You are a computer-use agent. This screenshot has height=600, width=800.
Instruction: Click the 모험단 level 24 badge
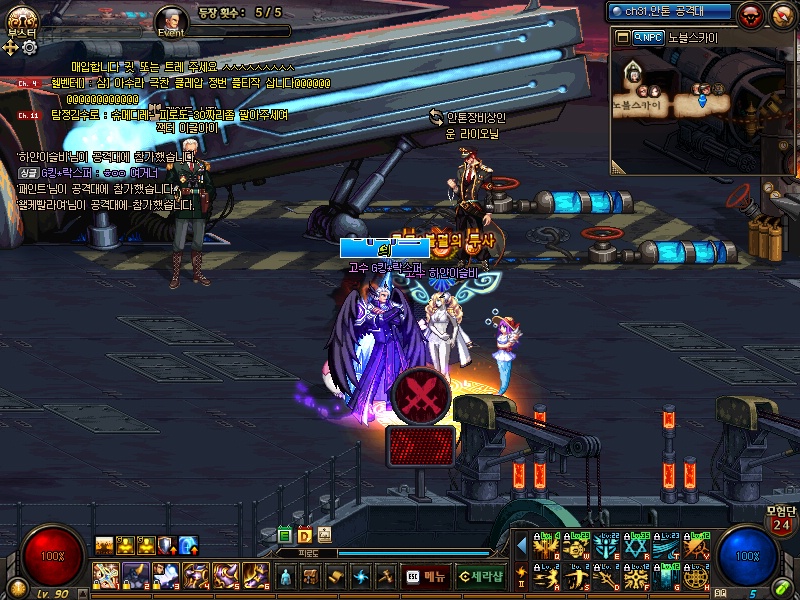[x=781, y=522]
